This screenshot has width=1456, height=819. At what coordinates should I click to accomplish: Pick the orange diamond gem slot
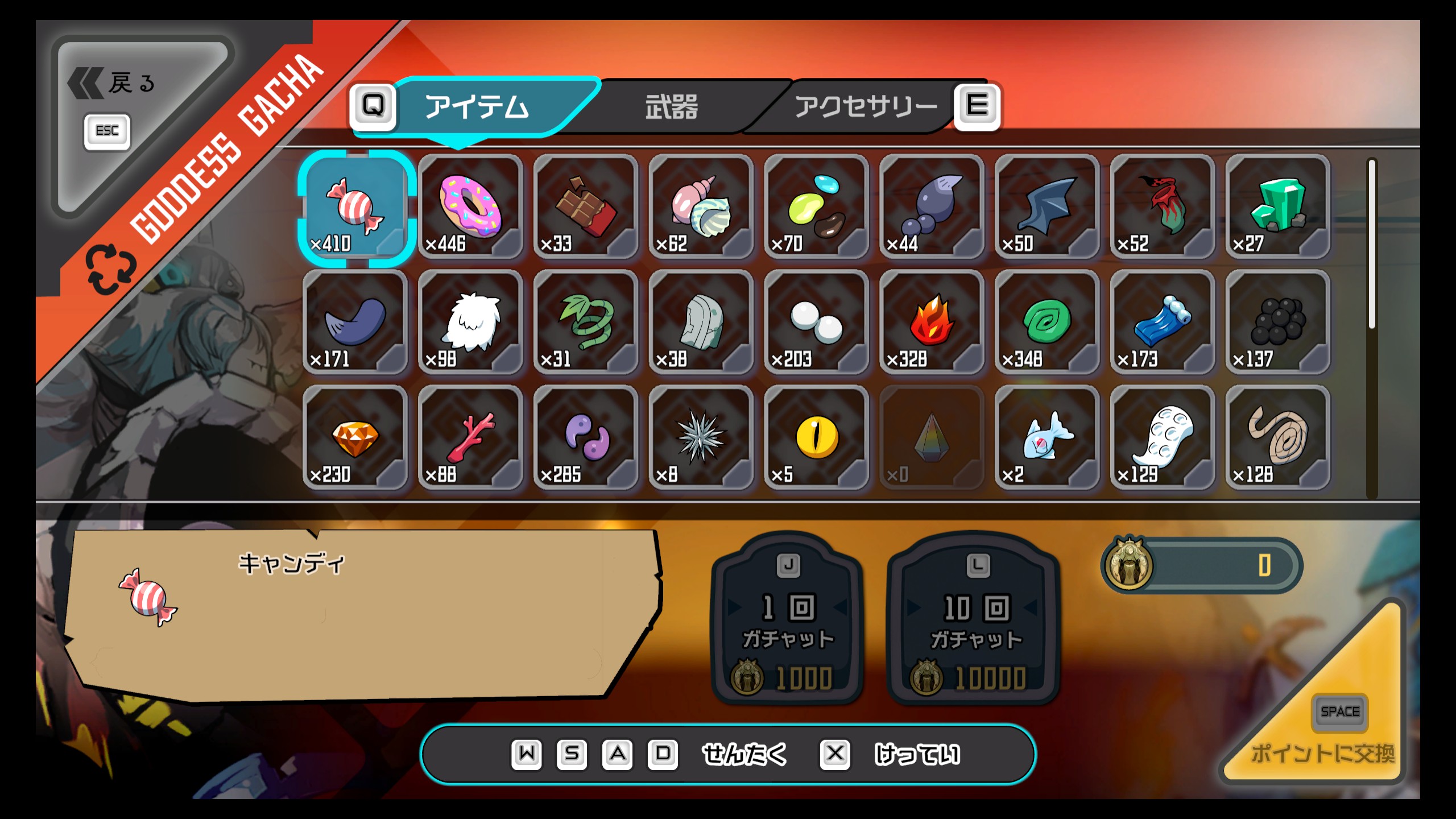point(356,438)
